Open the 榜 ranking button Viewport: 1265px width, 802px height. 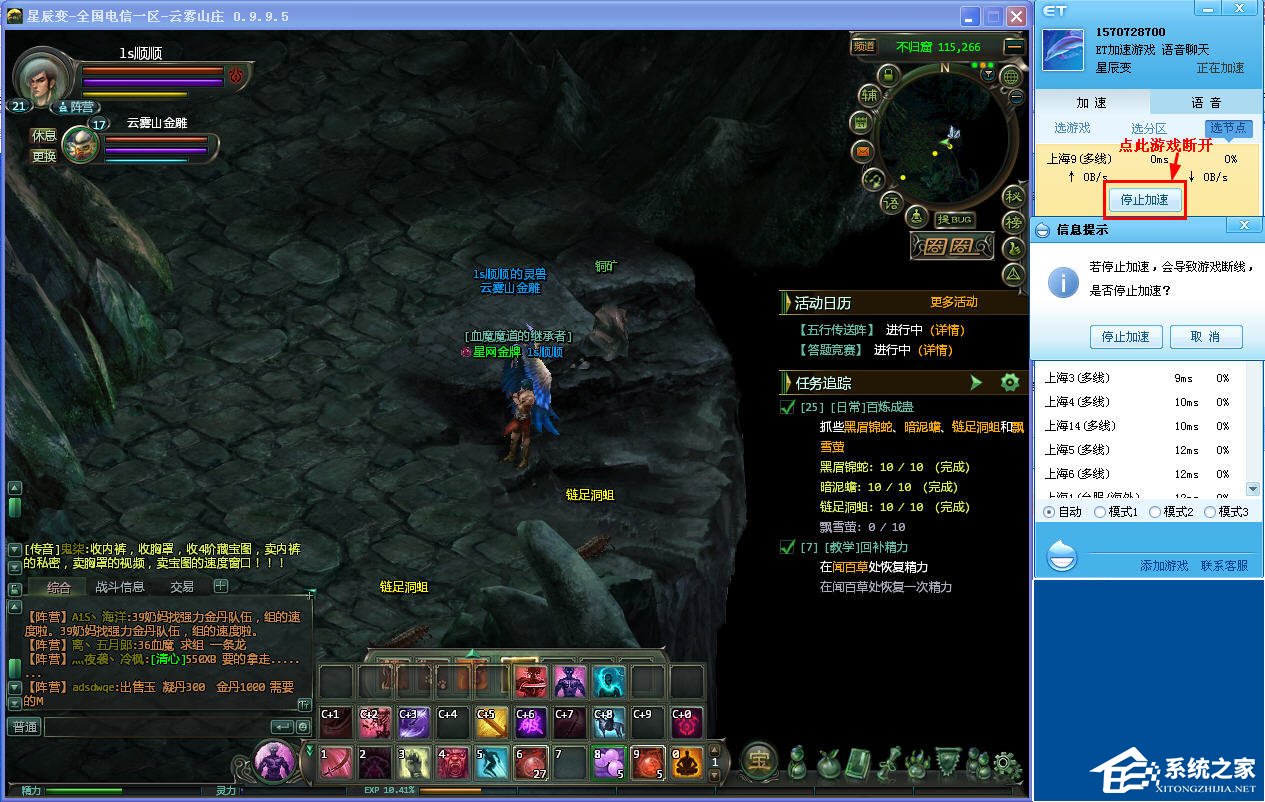tap(1014, 222)
